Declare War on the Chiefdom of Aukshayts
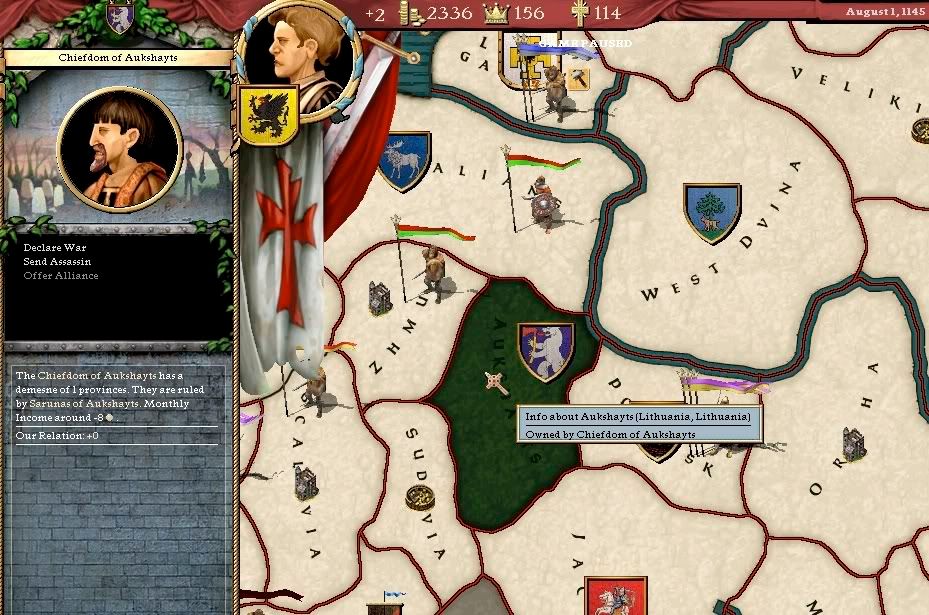Screen dimensions: 929x615 point(51,246)
